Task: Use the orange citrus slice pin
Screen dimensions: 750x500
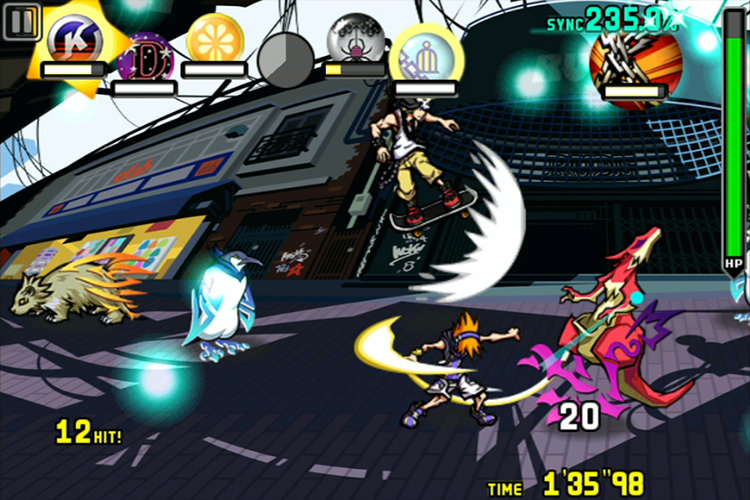Action: [x=215, y=37]
